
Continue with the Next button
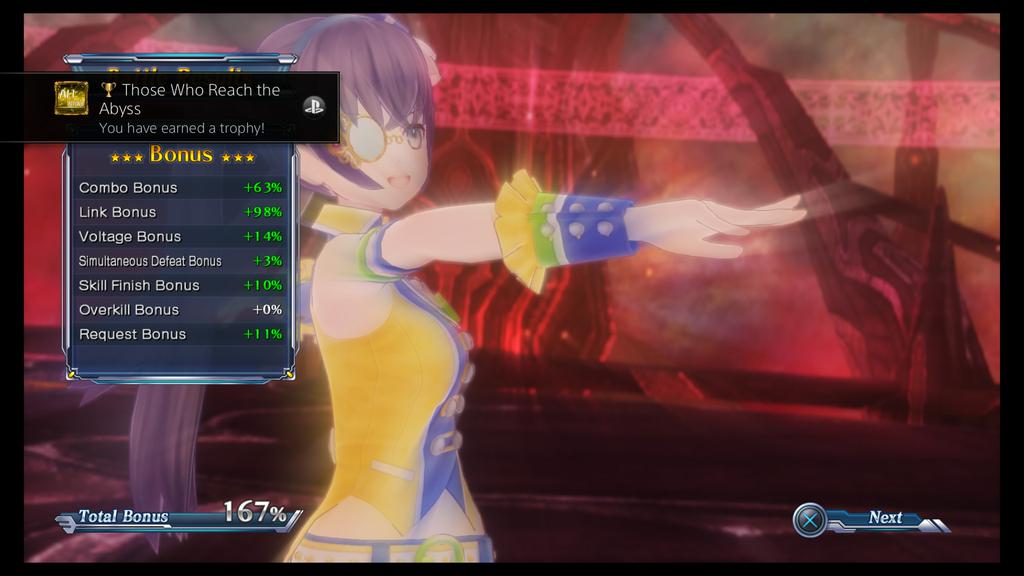870,519
